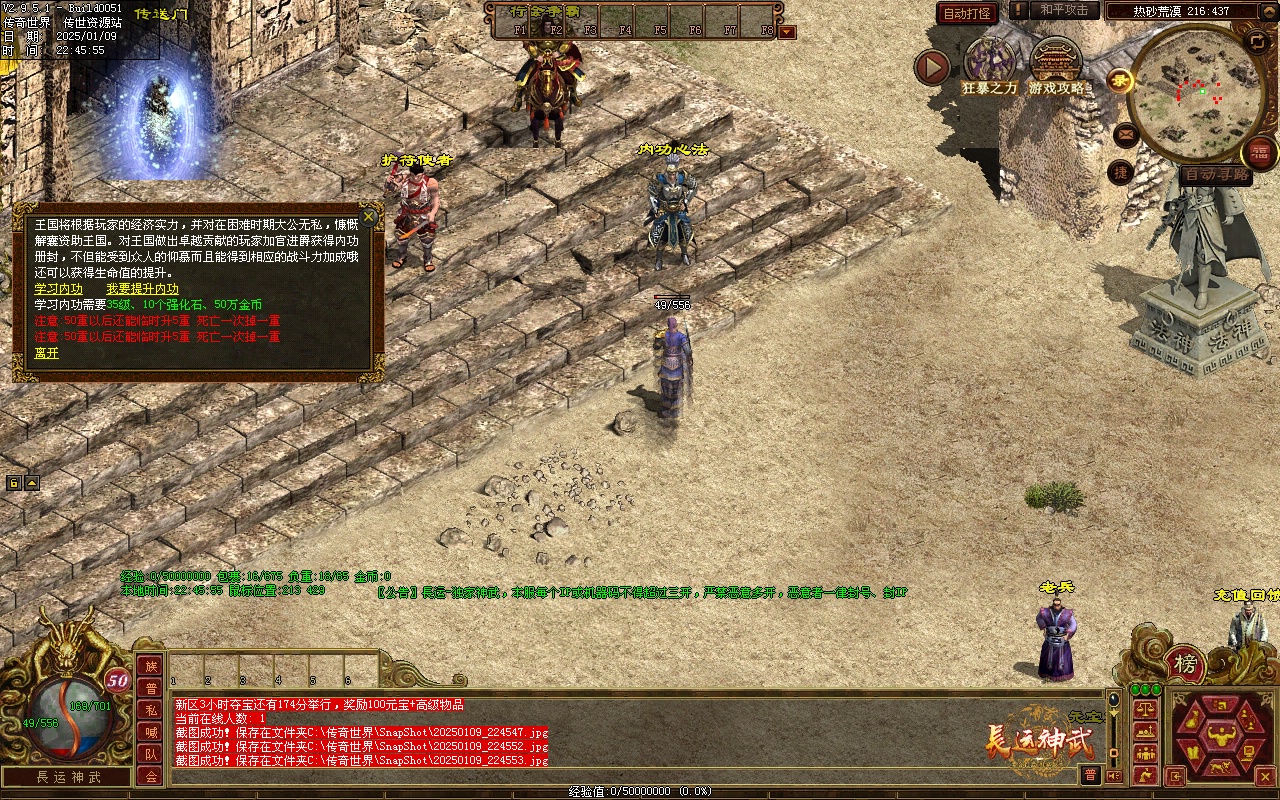Viewport: 1280px width, 800px height.
Task: Open the trade panel with scales icon
Action: tap(1146, 710)
